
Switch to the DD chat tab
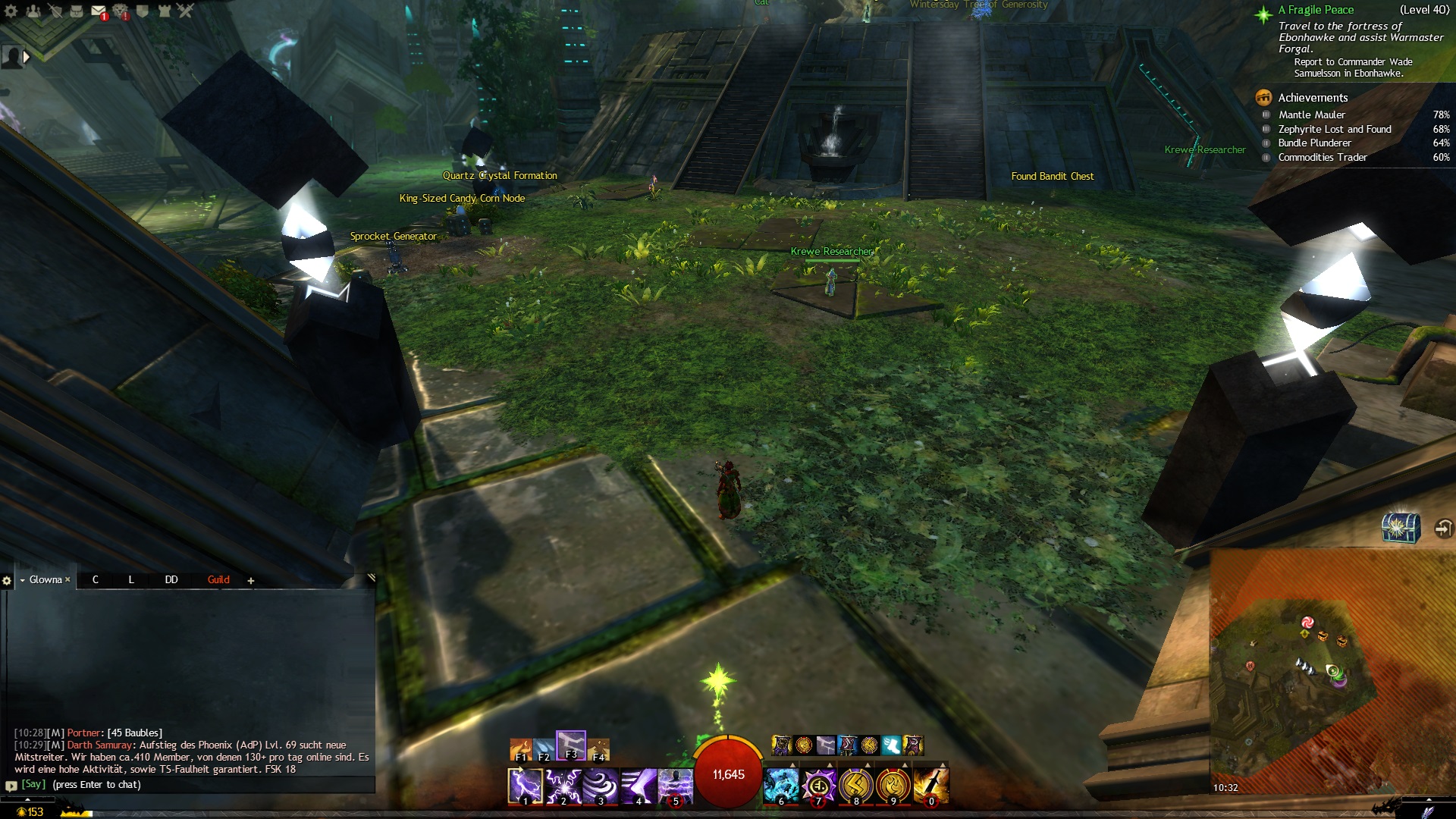tap(171, 580)
